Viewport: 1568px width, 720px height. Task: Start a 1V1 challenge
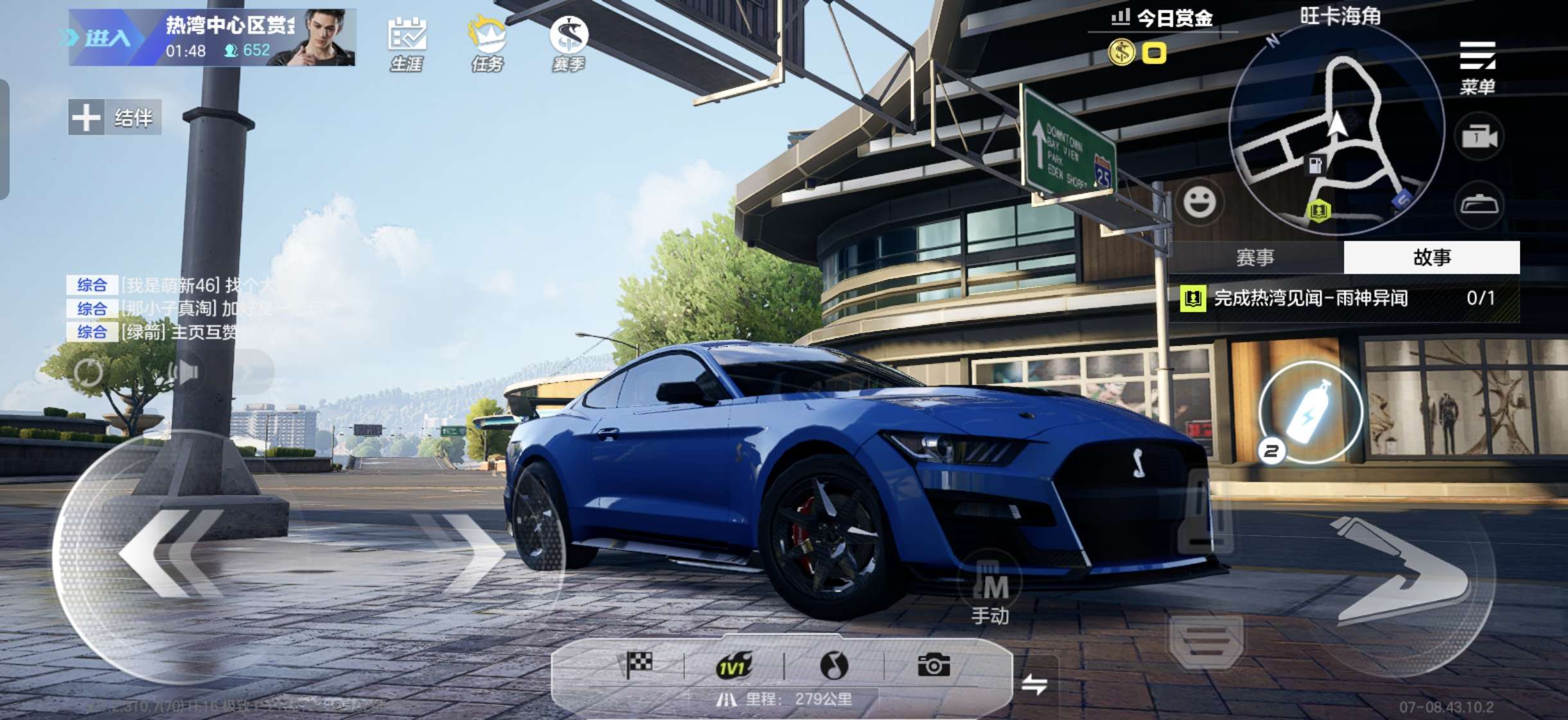pos(733,666)
